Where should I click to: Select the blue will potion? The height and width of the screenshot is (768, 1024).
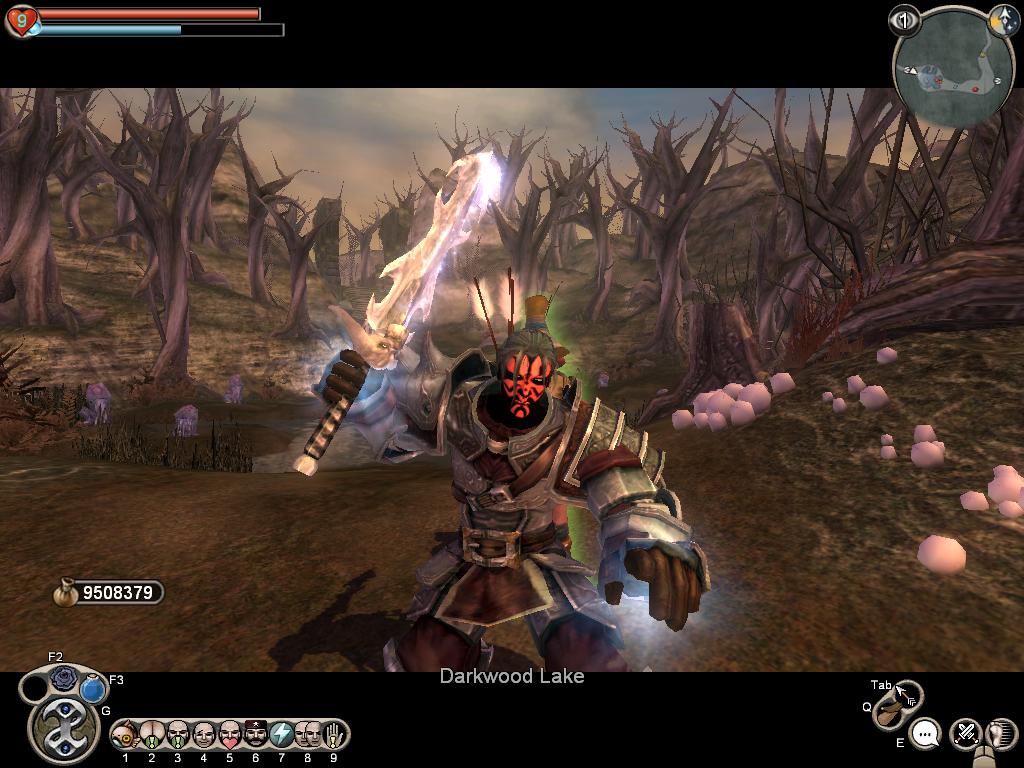pyautogui.click(x=93, y=689)
